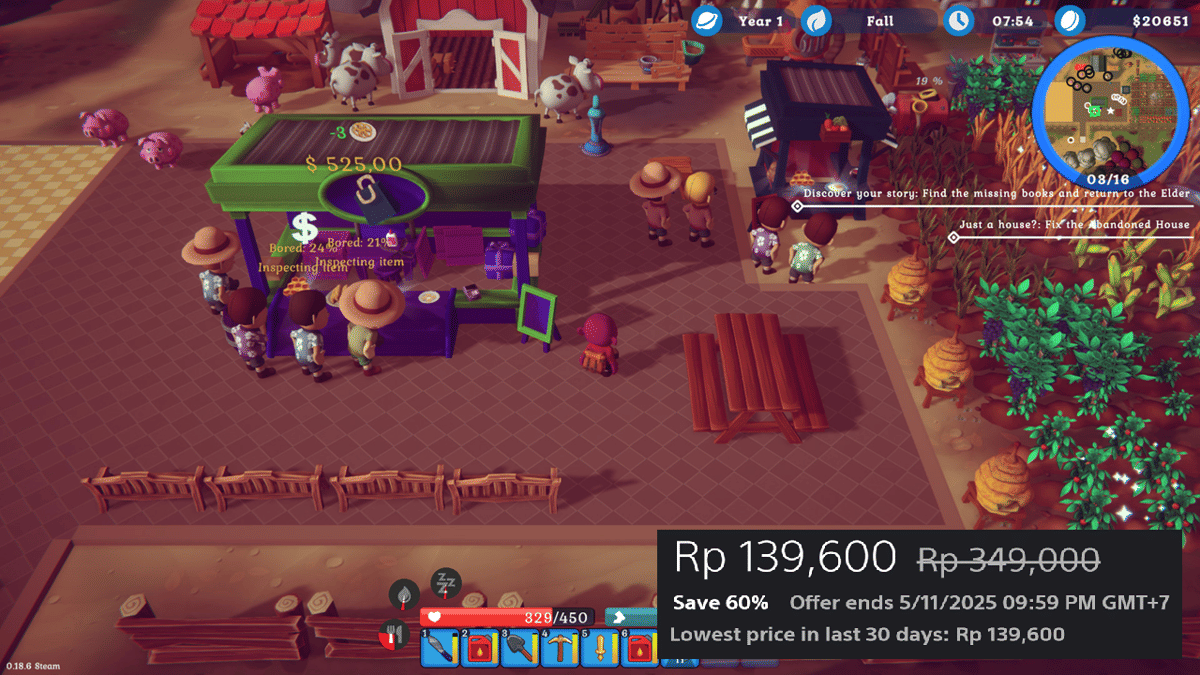Click the 'Discover your story' quest objective
This screenshot has width=1200, height=675.
pyautogui.click(x=996, y=193)
